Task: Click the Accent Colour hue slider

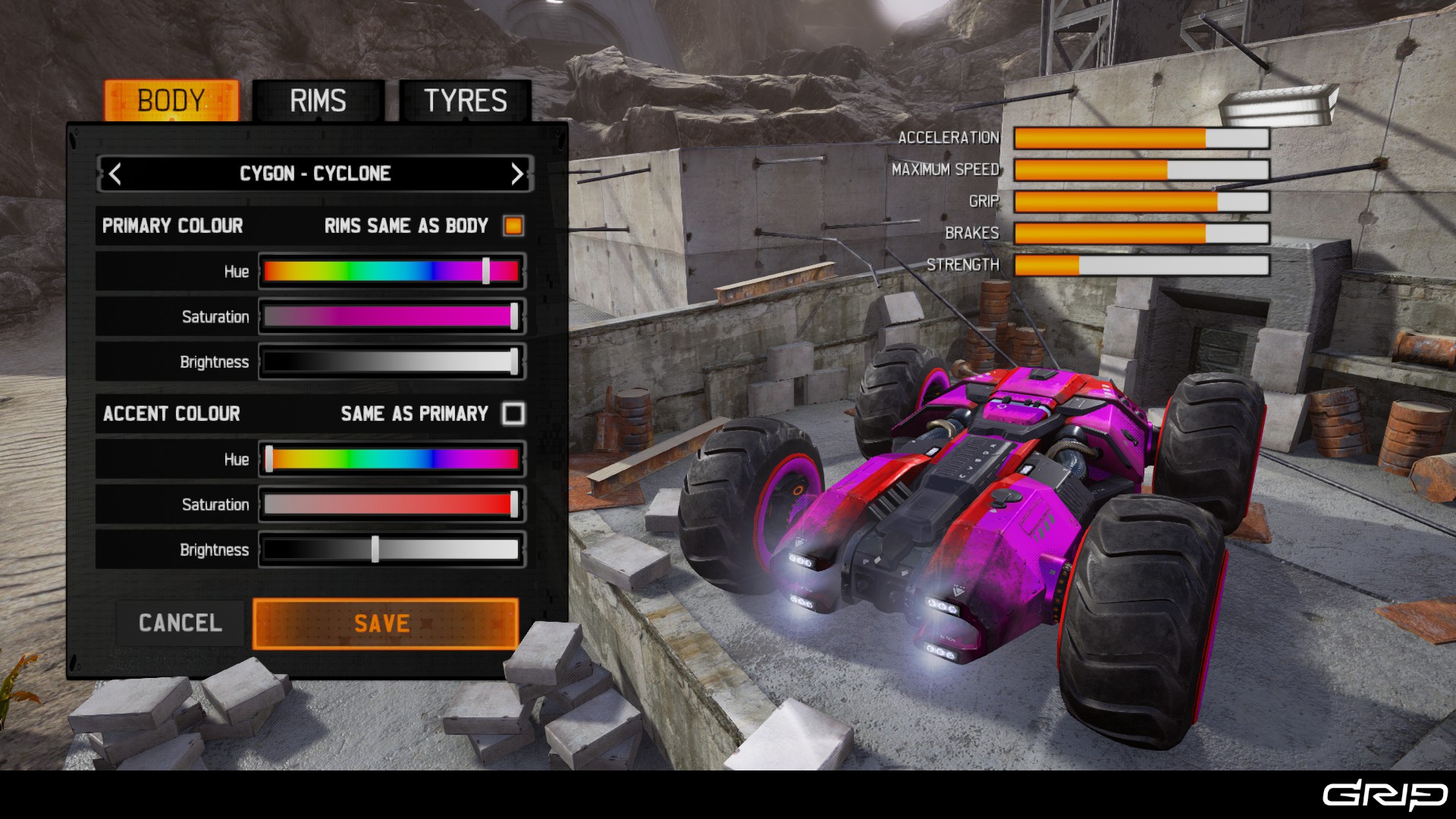Action: 391,460
